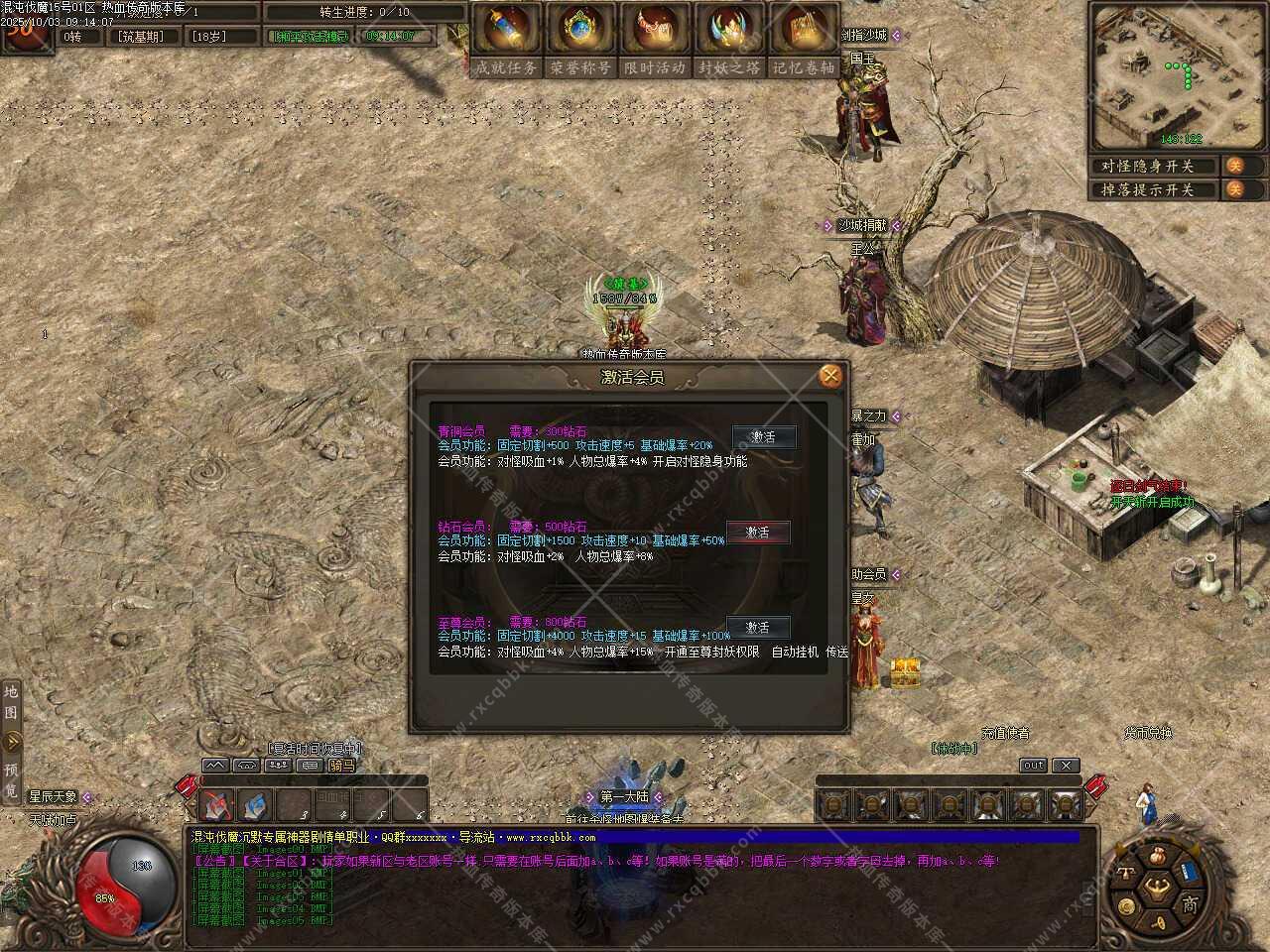Viewport: 1270px width, 952px height.
Task: Activate the 钻石会员 diamond membership
Action: click(x=758, y=533)
